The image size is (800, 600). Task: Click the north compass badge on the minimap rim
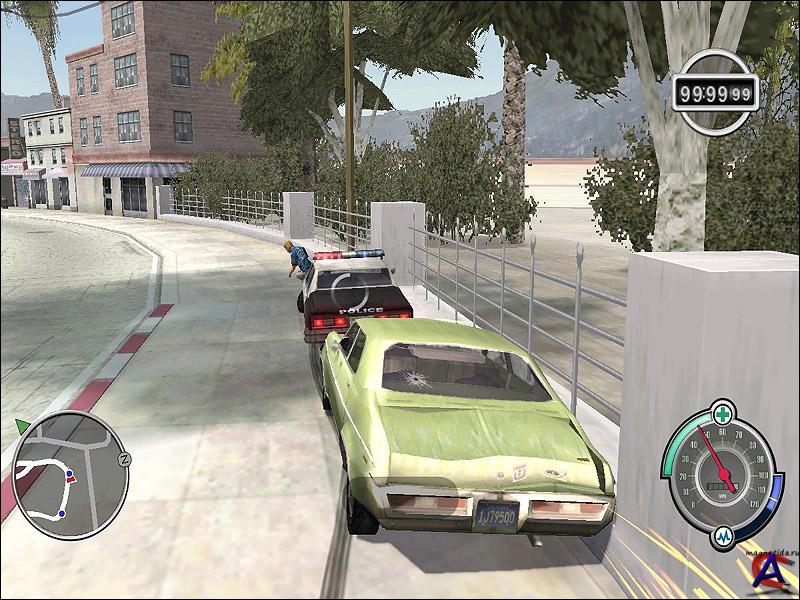(125, 458)
